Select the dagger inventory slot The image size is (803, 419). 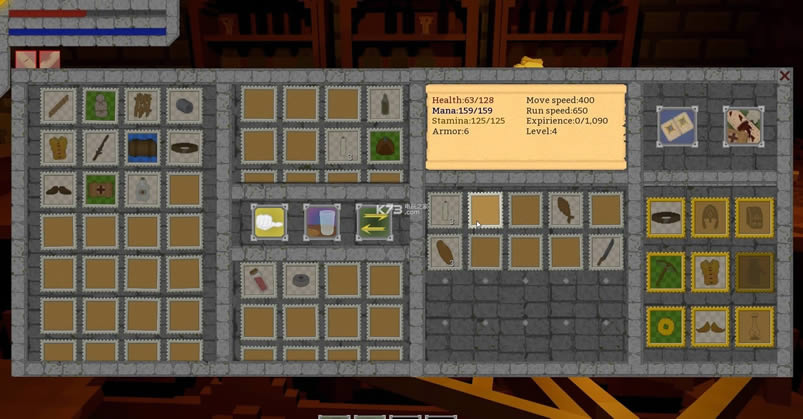click(101, 147)
